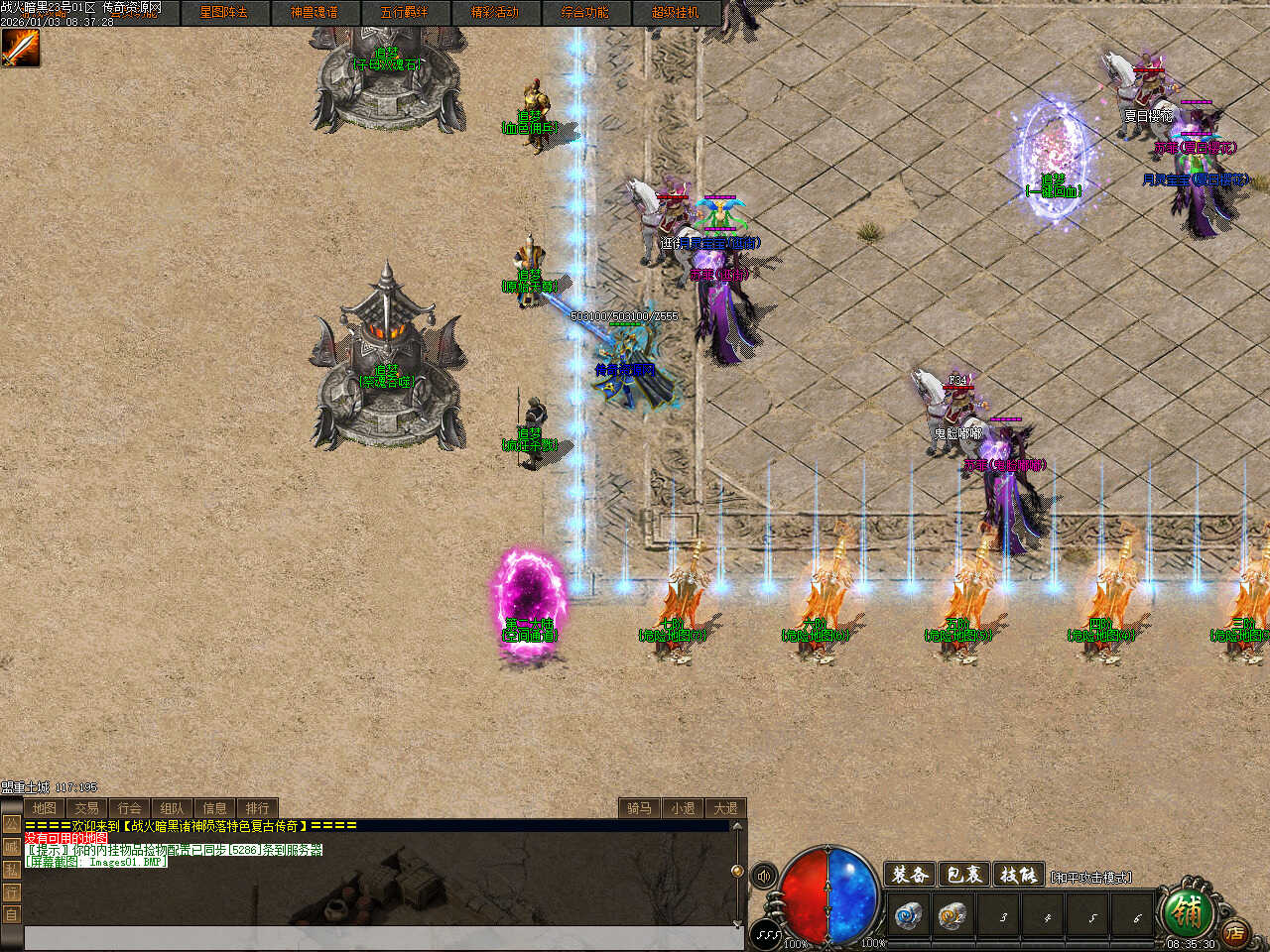Open the green 铺 shop button
The height and width of the screenshot is (952, 1270).
tap(1185, 908)
